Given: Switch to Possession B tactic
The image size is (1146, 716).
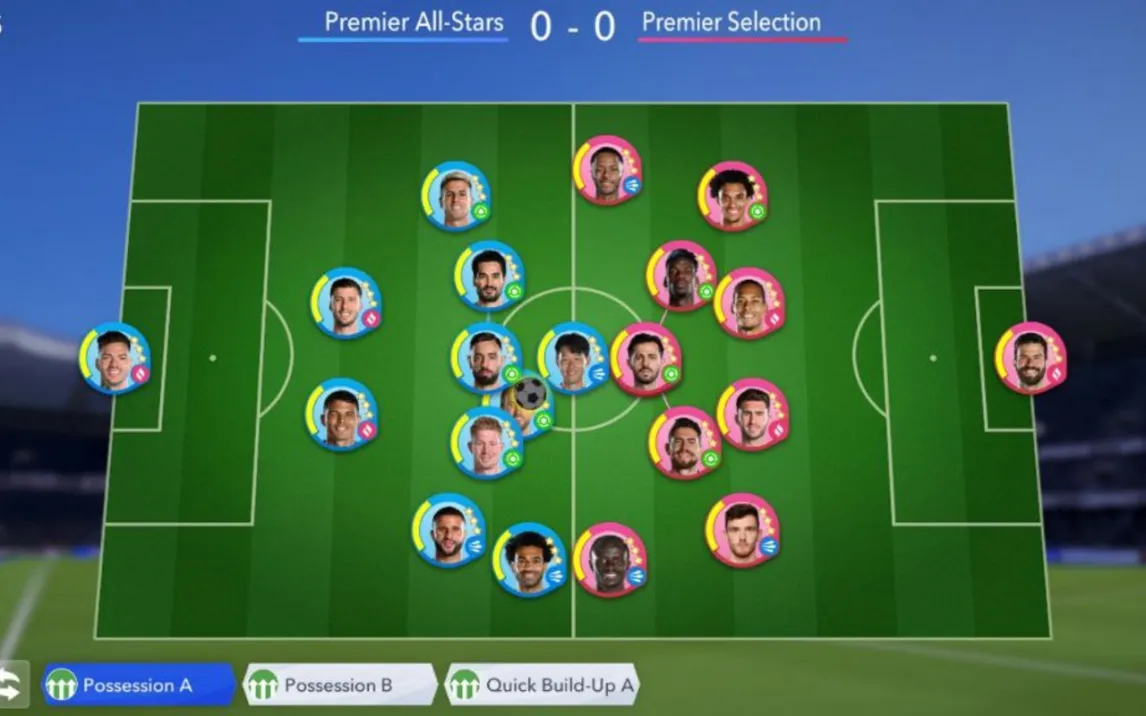Looking at the screenshot, I should [x=338, y=686].
